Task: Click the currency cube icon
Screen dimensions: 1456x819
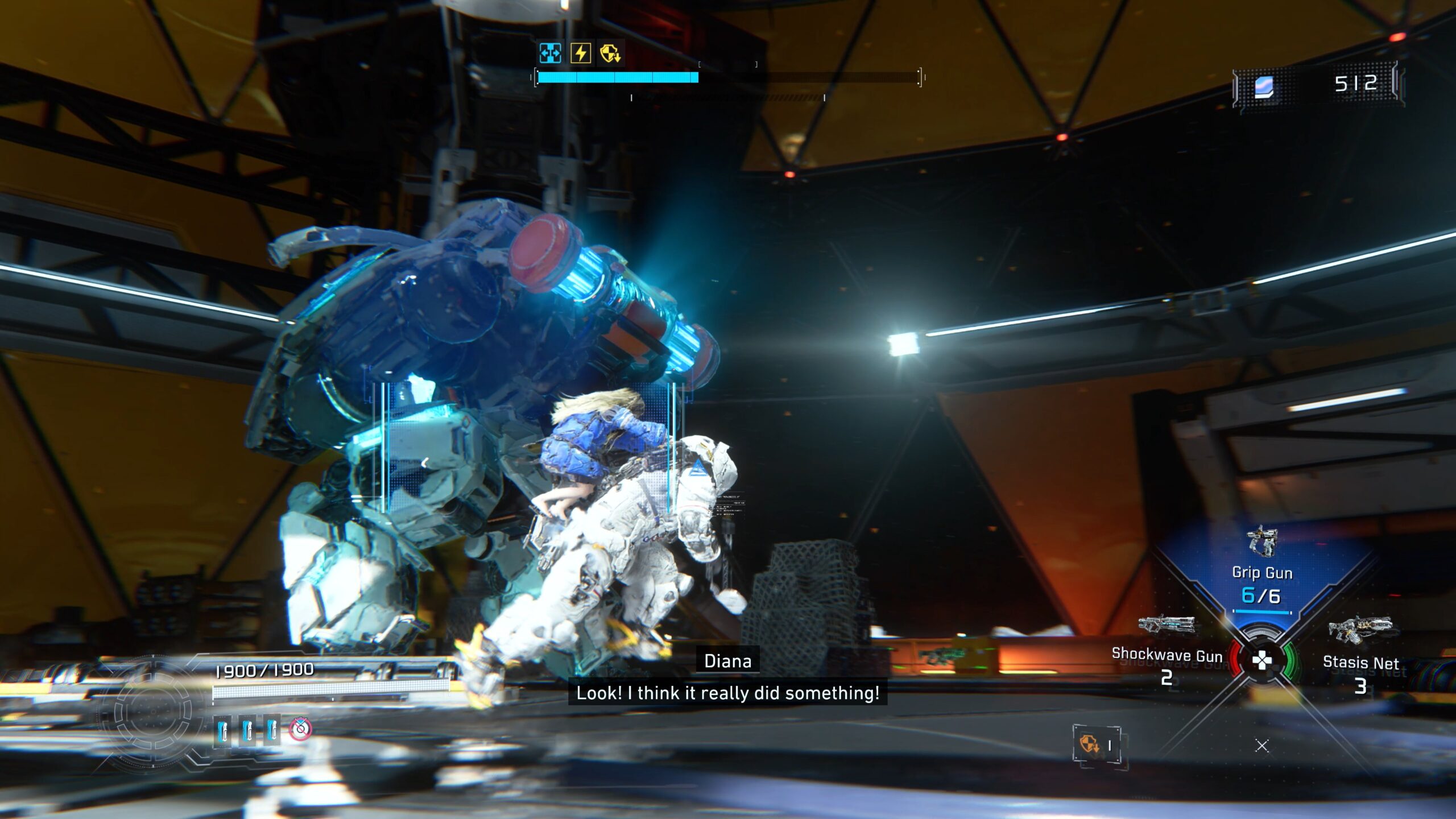Action: [1264, 87]
